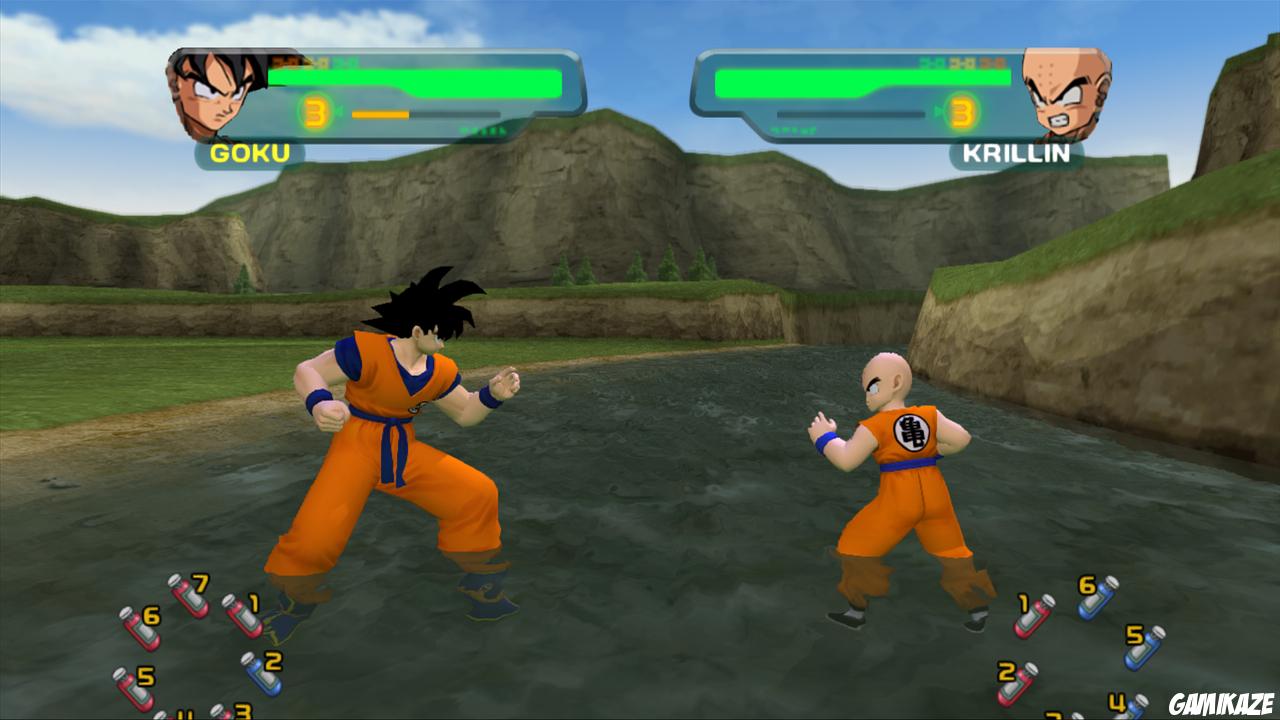Select Goku's capsule number 5
The image size is (1280, 720).
point(133,687)
